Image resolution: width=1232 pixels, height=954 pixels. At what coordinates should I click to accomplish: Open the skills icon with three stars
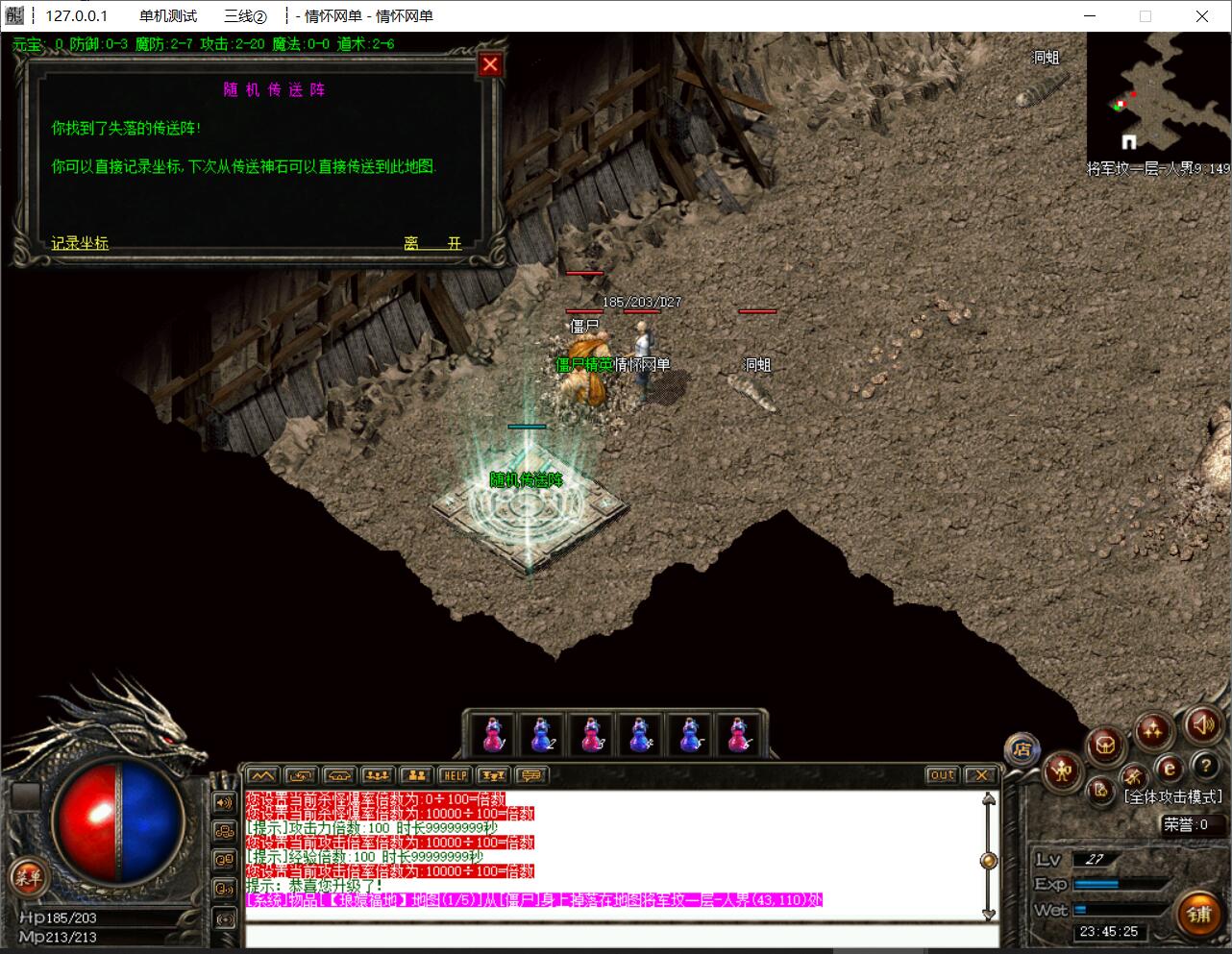tap(1152, 731)
